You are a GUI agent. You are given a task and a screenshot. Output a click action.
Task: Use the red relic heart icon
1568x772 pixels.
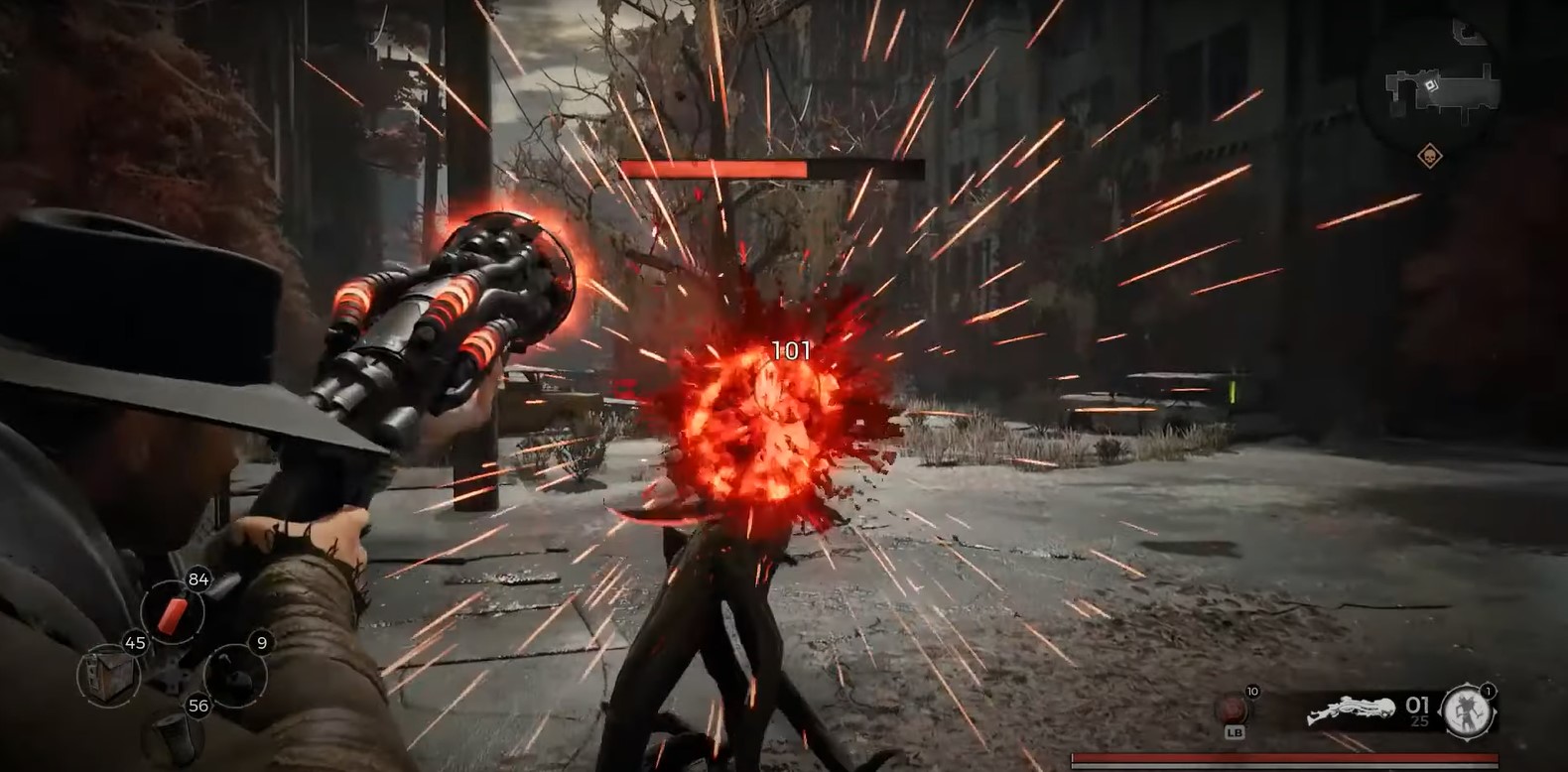click(1235, 708)
